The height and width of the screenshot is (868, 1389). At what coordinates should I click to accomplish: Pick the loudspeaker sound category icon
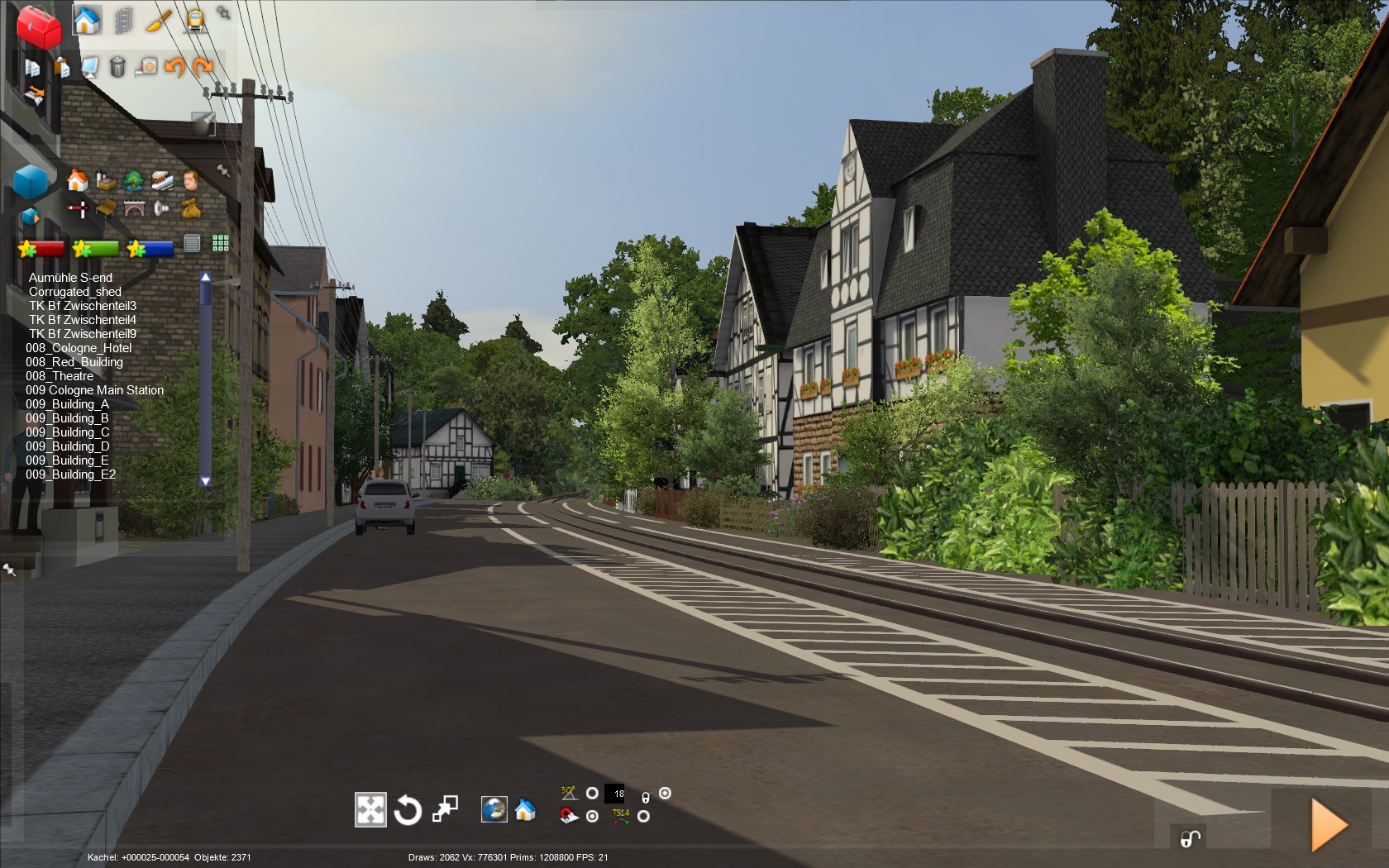coord(162,208)
